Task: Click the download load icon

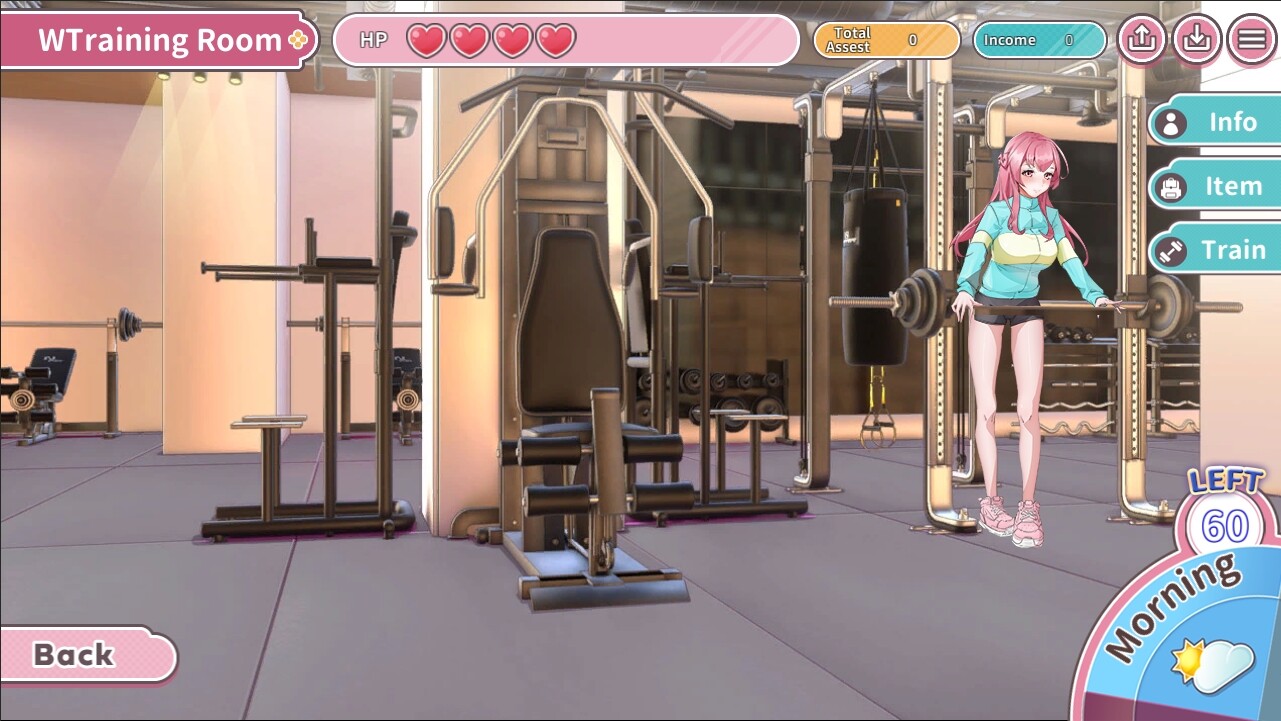Action: 1196,40
